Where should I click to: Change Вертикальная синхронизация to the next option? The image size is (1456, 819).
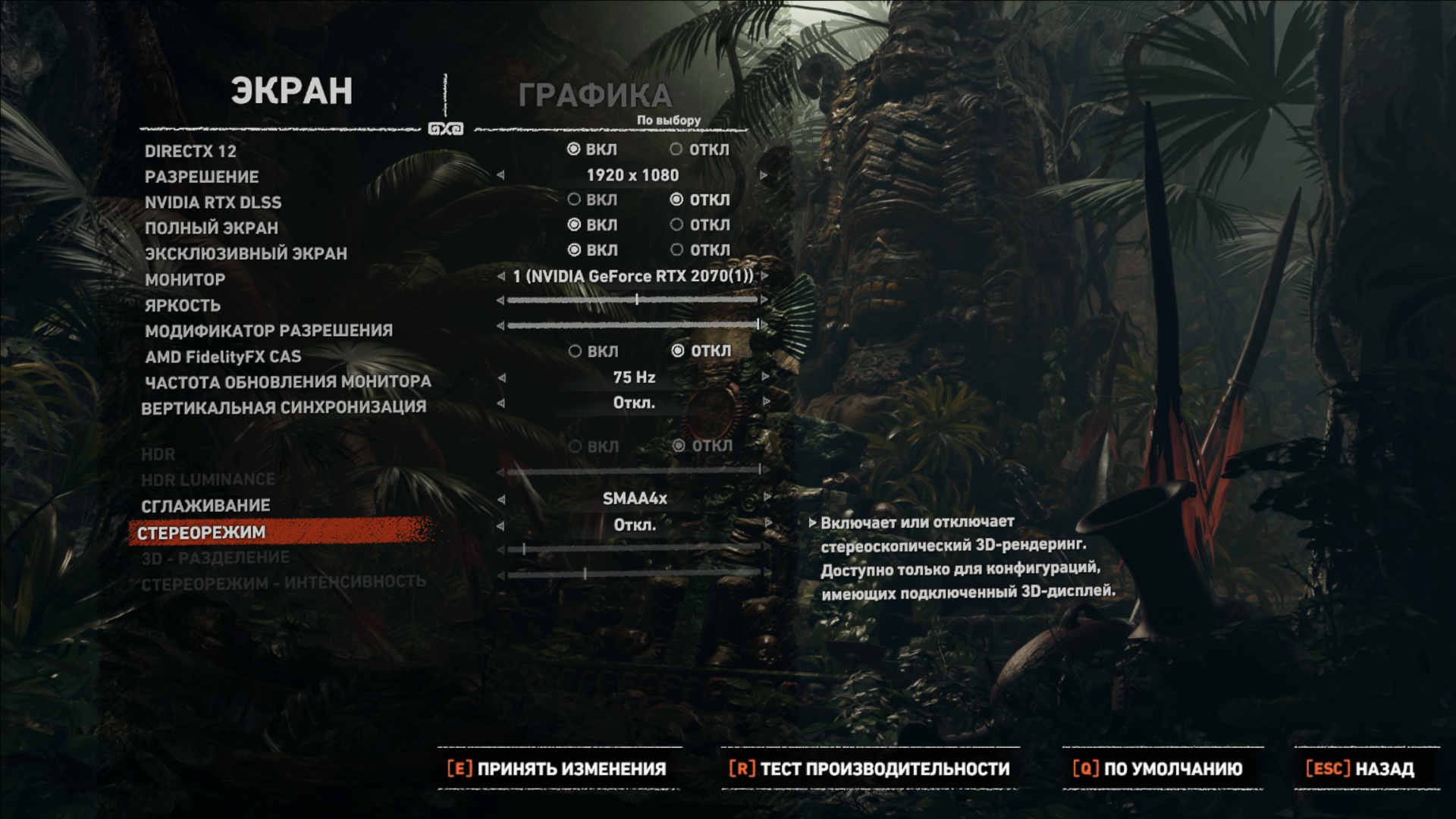point(766,402)
